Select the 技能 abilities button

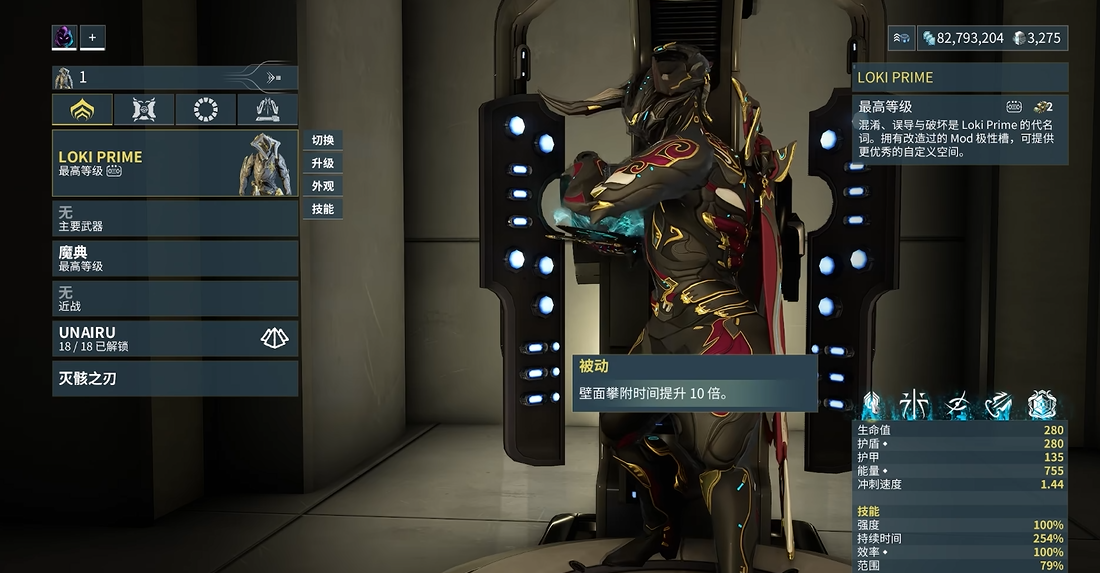pos(322,209)
